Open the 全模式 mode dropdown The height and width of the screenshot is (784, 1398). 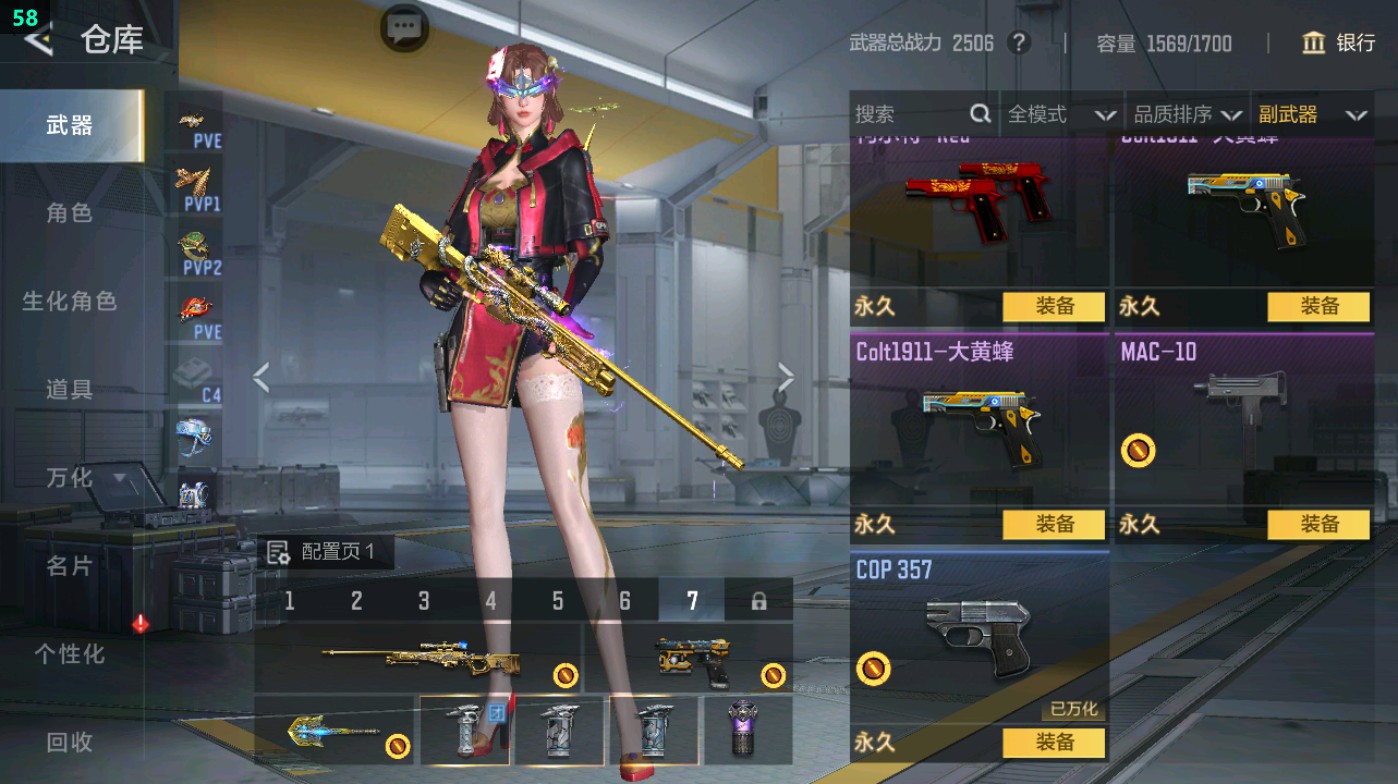(1059, 114)
